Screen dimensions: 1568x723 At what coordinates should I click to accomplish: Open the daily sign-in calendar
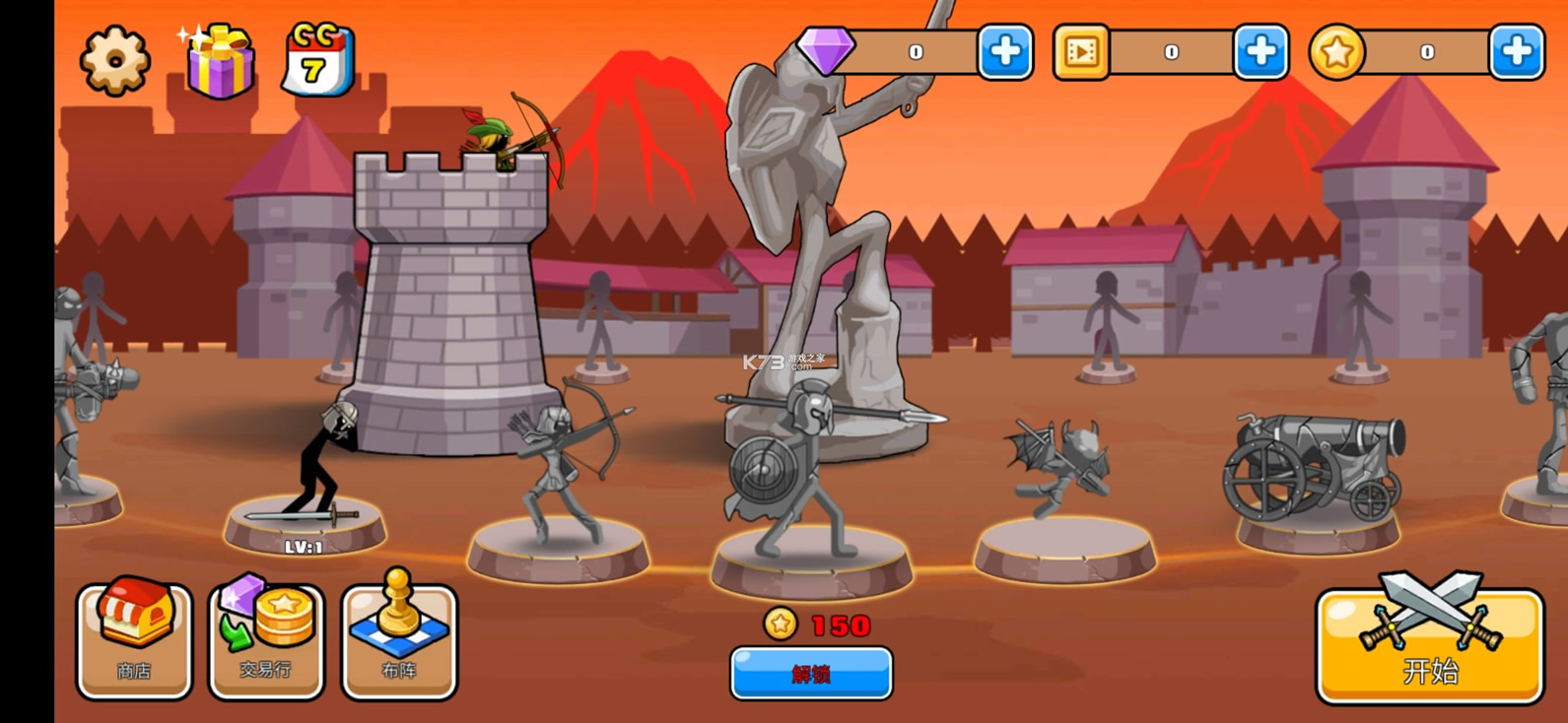coord(317,61)
